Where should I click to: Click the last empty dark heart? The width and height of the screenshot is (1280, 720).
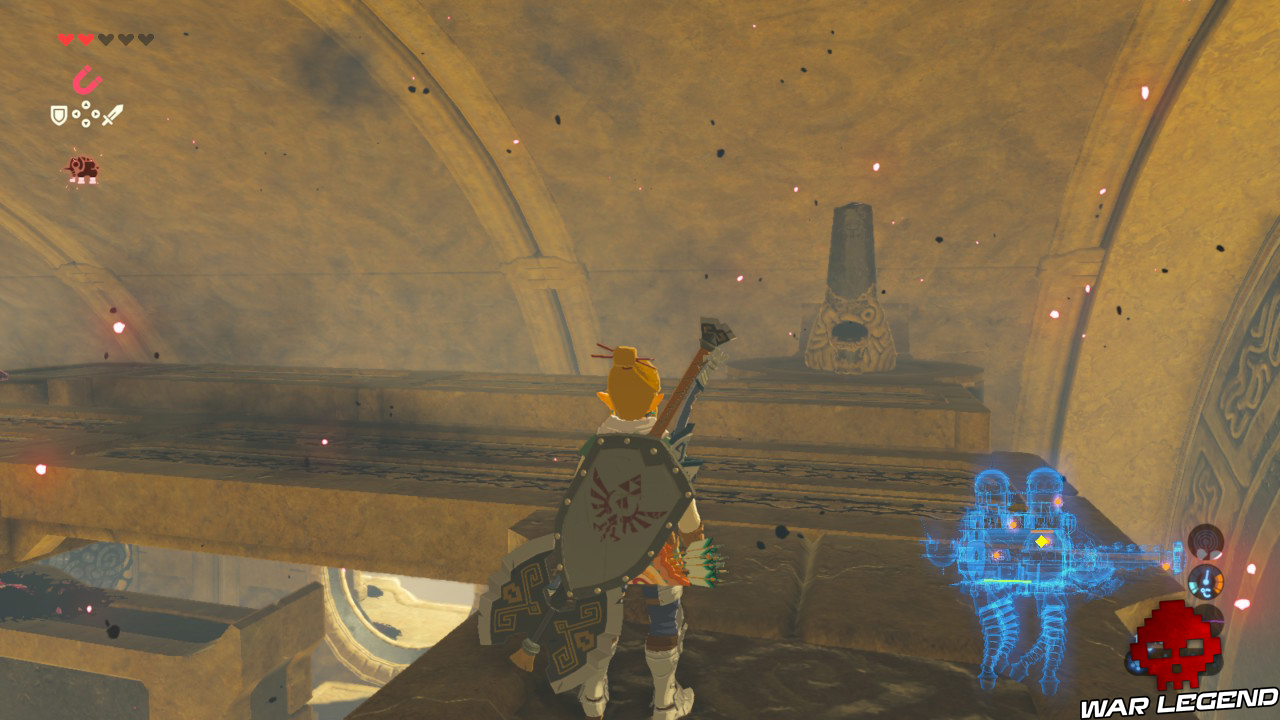click(146, 40)
